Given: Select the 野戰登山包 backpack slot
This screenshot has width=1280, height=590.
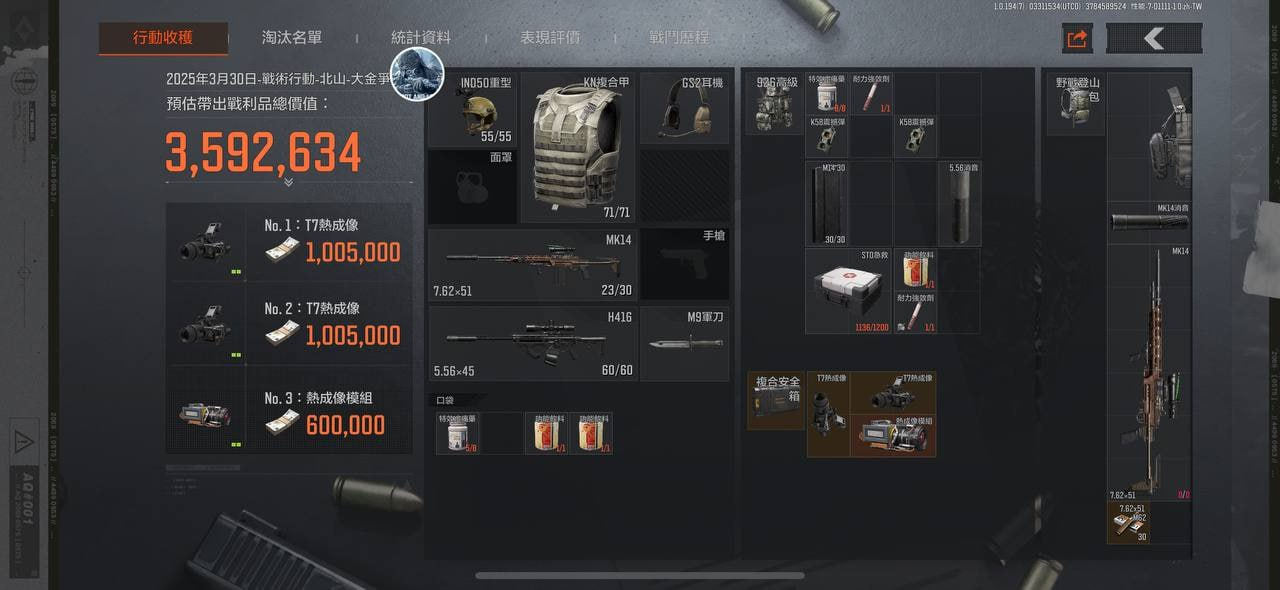Looking at the screenshot, I should [x=1075, y=103].
